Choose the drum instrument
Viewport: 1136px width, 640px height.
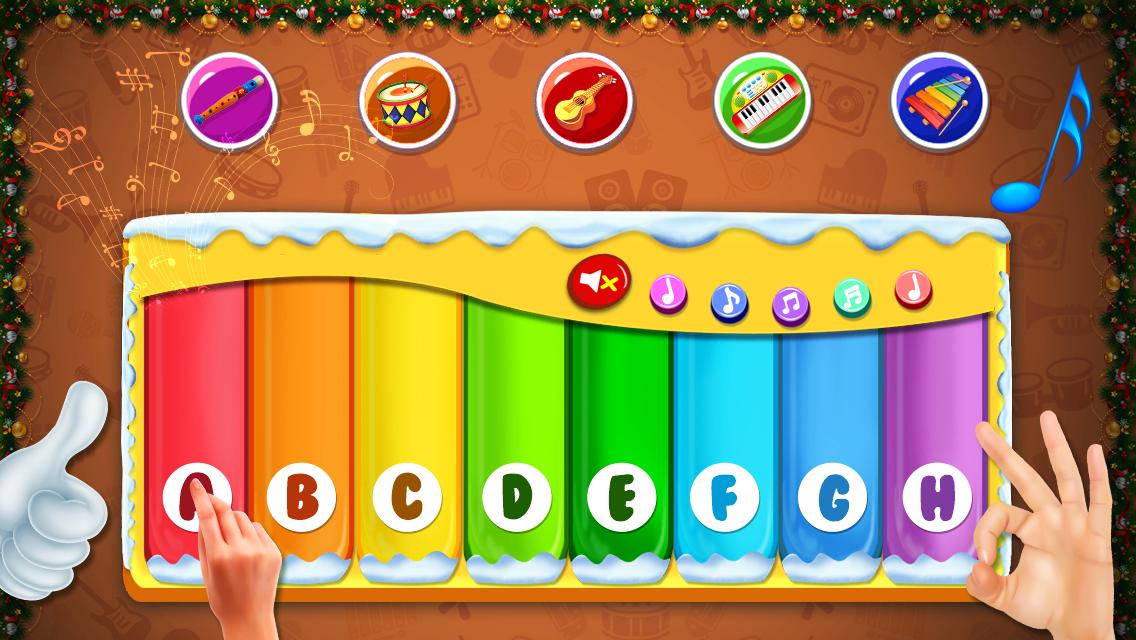[408, 100]
